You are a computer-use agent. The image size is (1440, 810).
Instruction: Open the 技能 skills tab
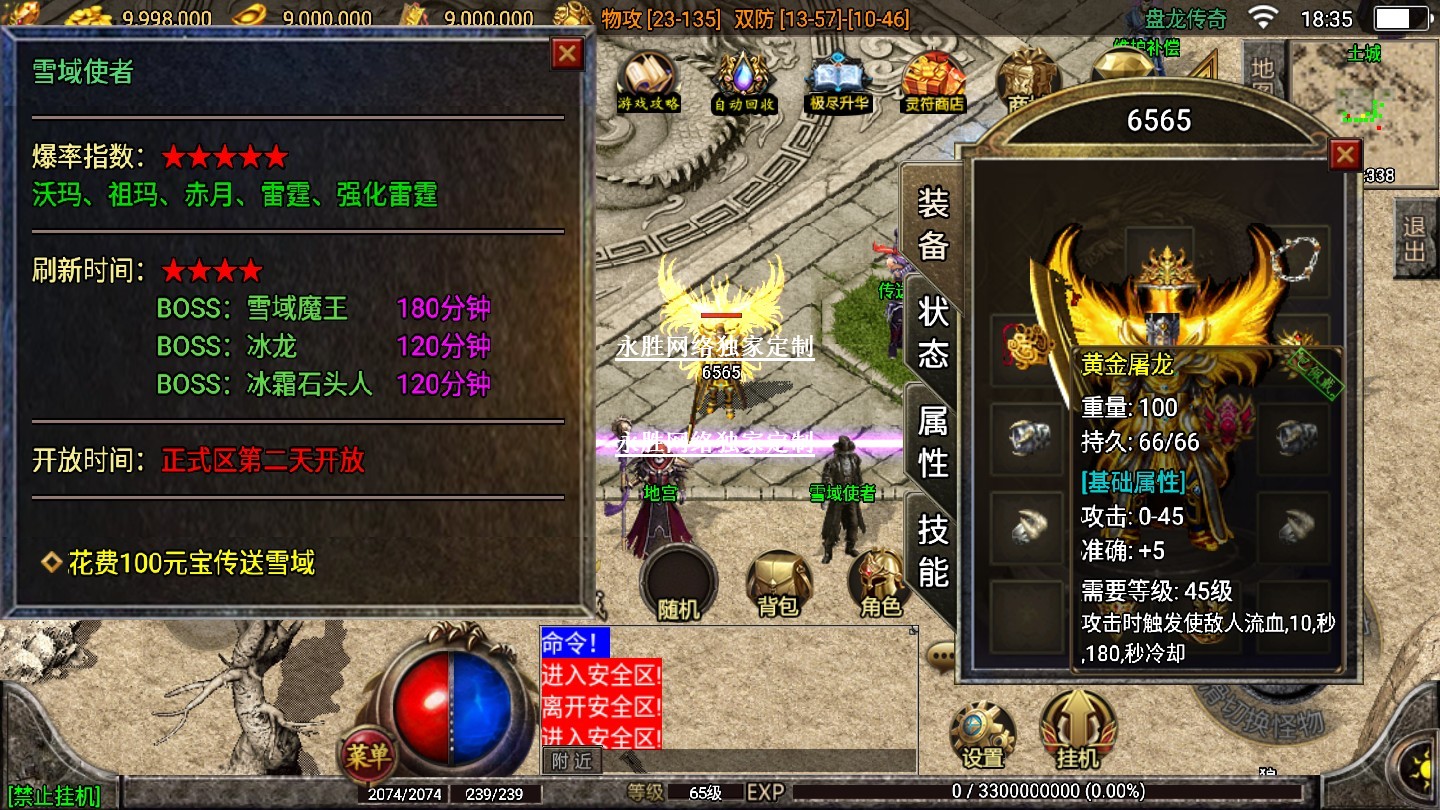click(x=932, y=550)
